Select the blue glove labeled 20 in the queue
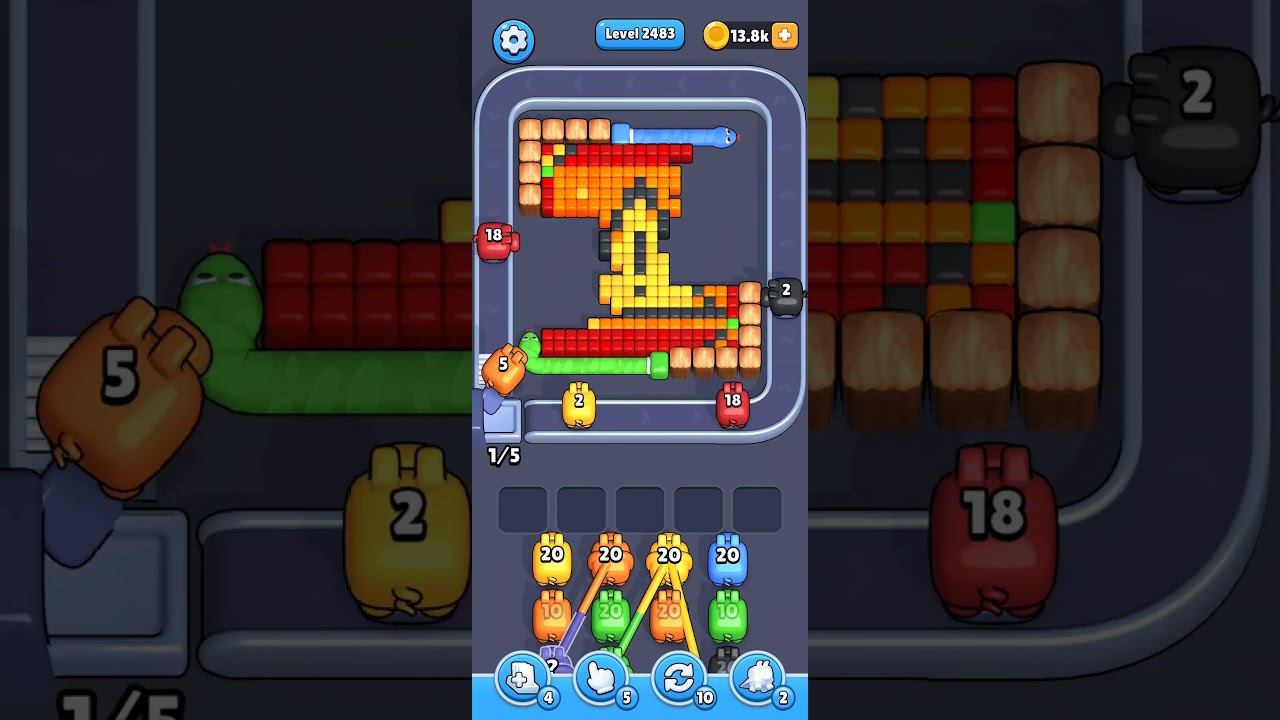This screenshot has width=1280, height=720. [x=727, y=557]
